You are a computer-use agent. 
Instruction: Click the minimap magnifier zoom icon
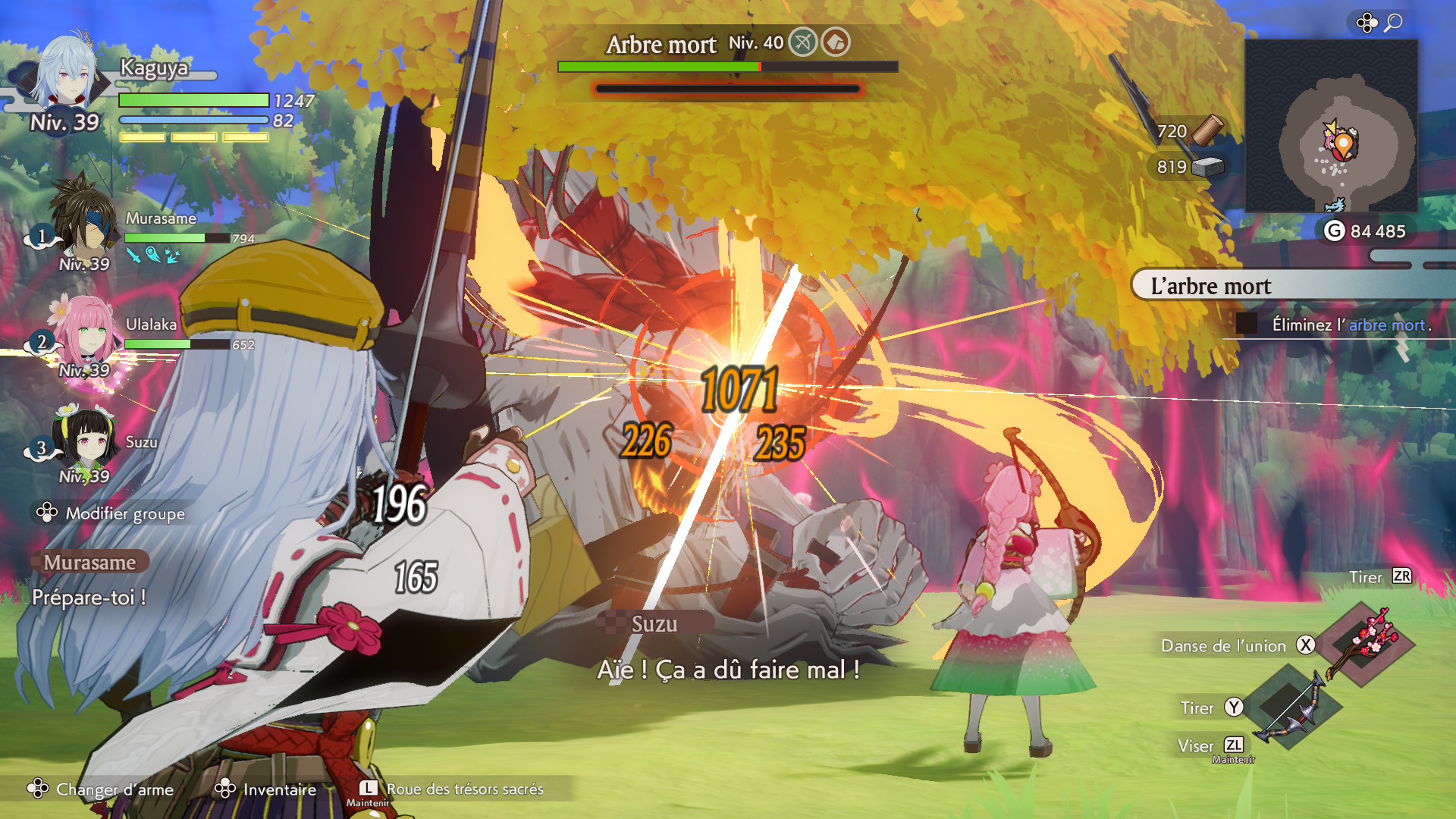1393,23
